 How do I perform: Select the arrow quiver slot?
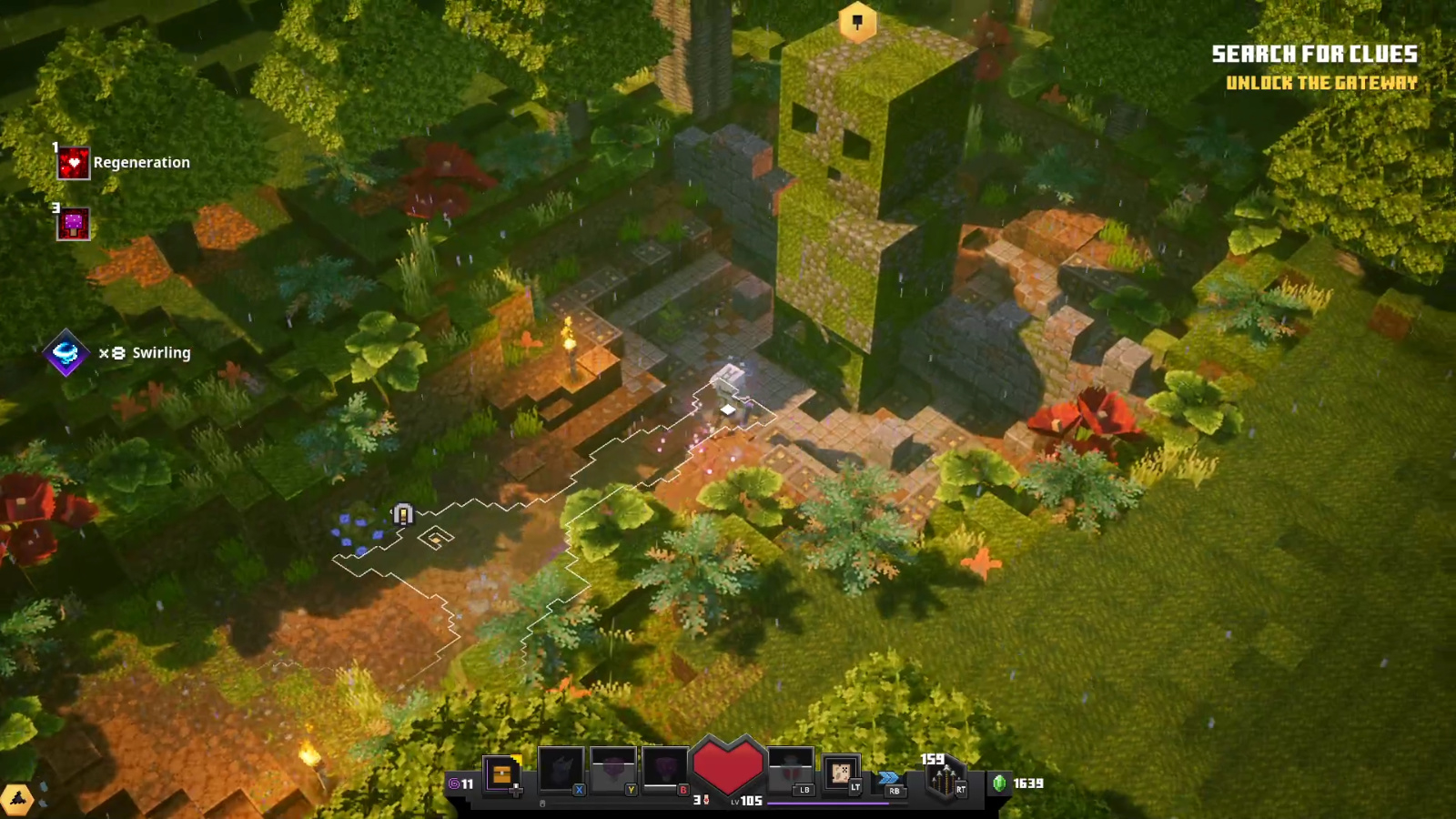(944, 780)
